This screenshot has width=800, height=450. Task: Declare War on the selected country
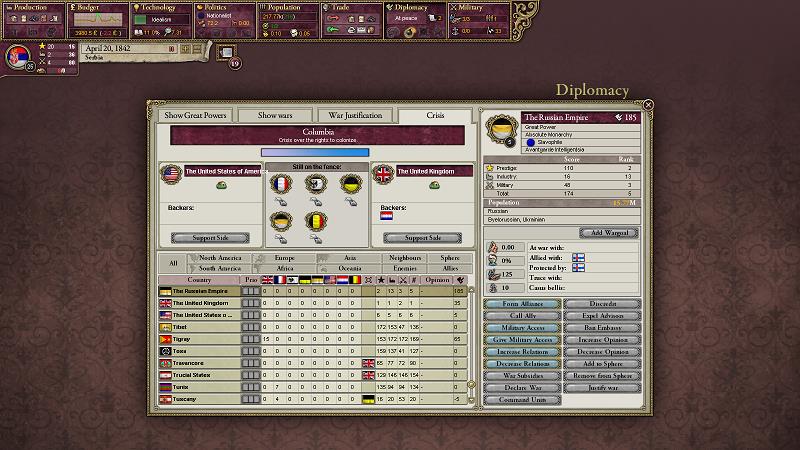514,387
